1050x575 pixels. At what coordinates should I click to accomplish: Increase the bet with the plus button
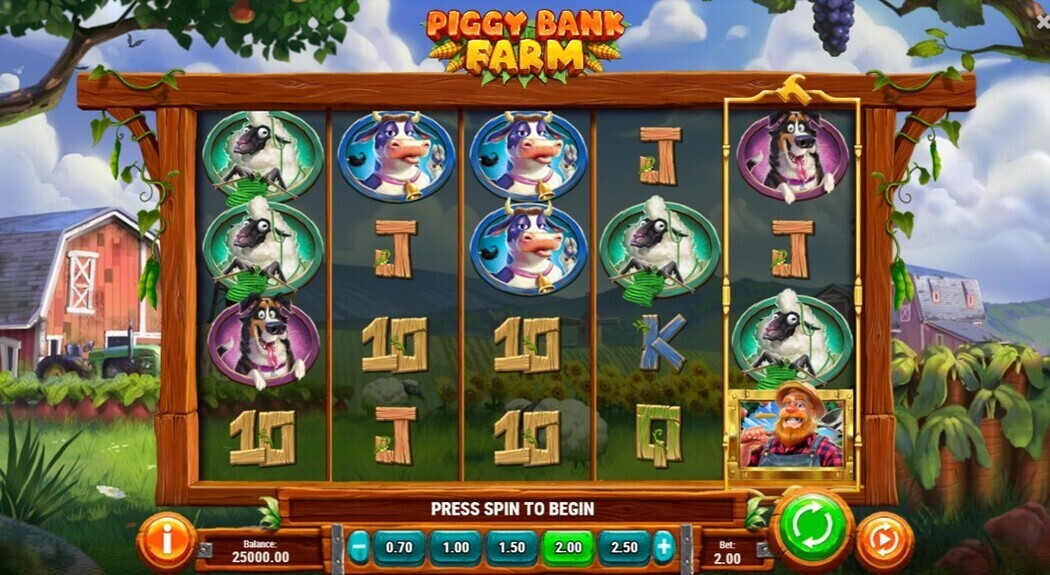click(663, 548)
